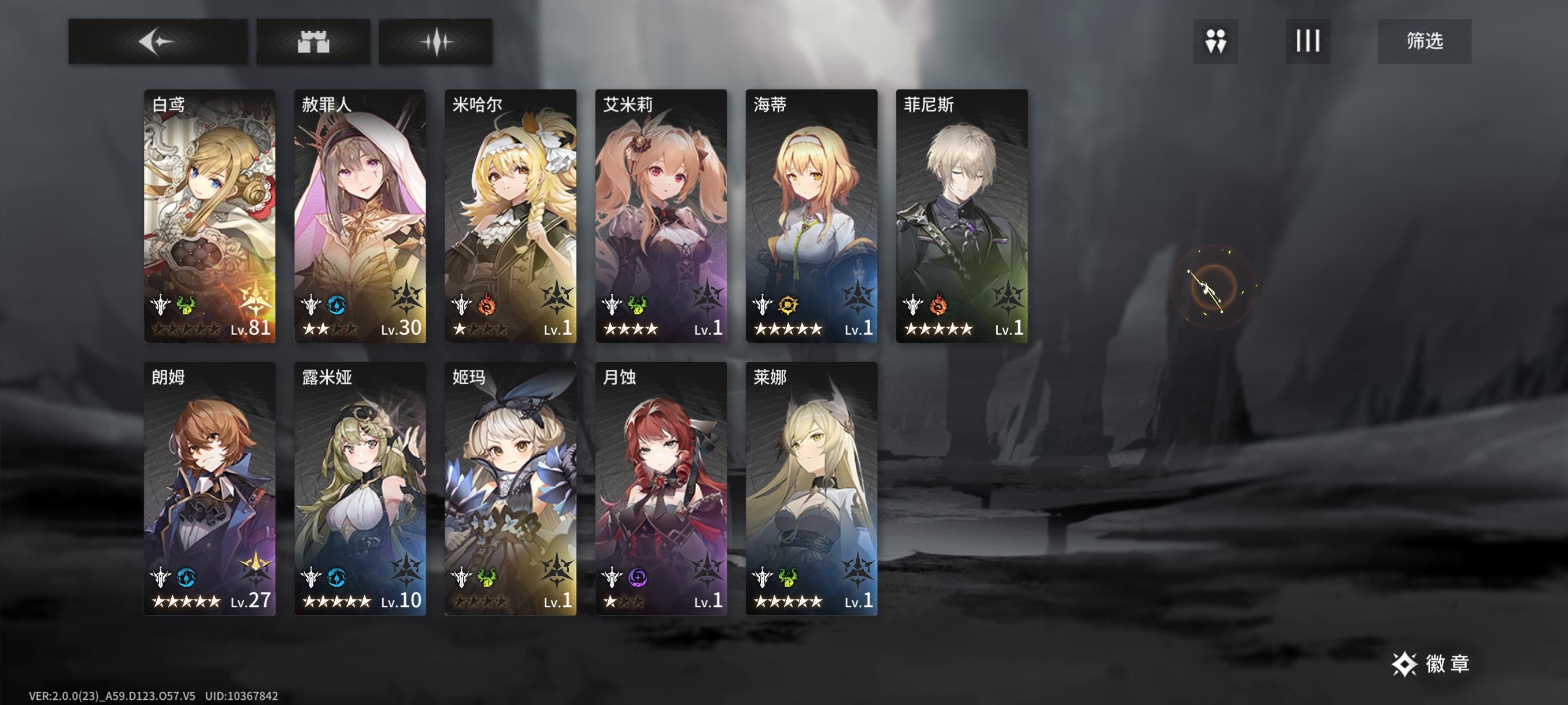Select the castle/fortress icon tab

pos(313,42)
